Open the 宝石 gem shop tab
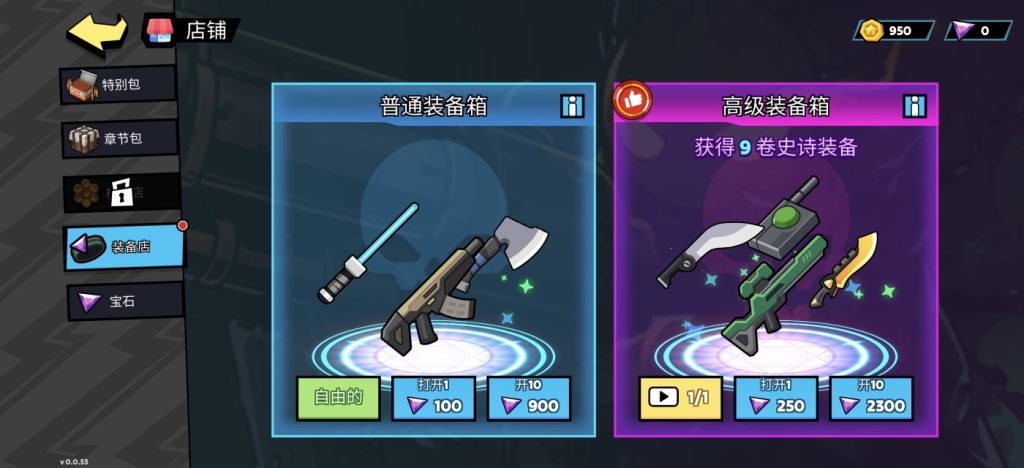 pos(124,301)
